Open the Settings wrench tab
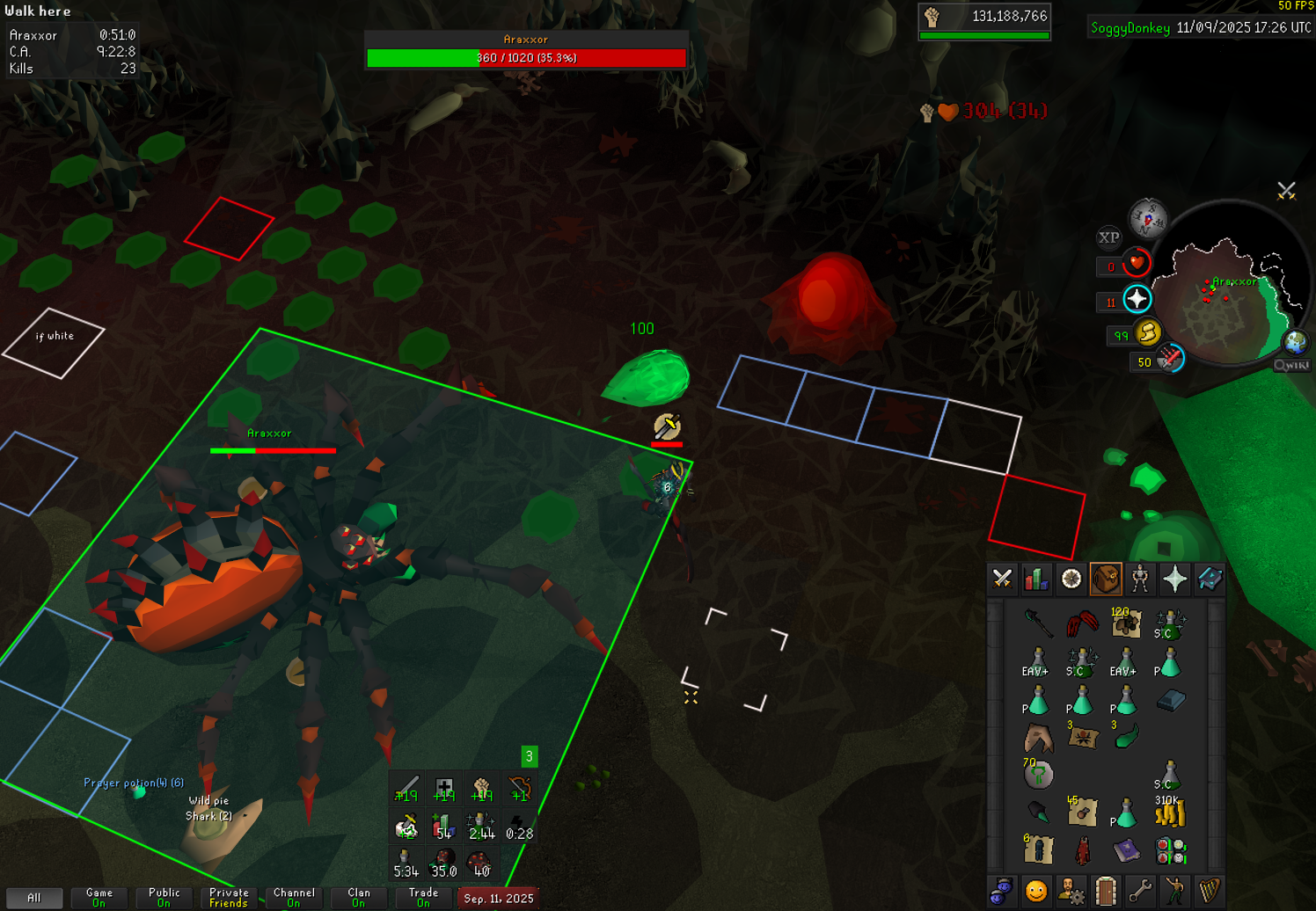The image size is (1316, 911). click(1140, 892)
